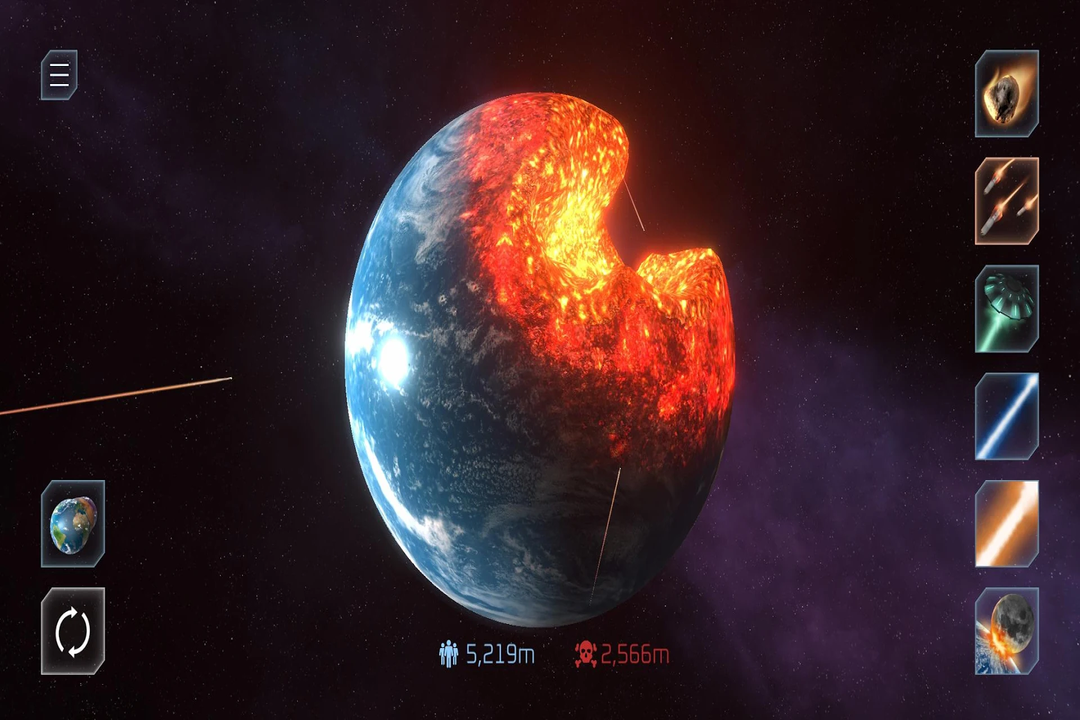
Task: Open the planet selection button
Action: [x=73, y=523]
